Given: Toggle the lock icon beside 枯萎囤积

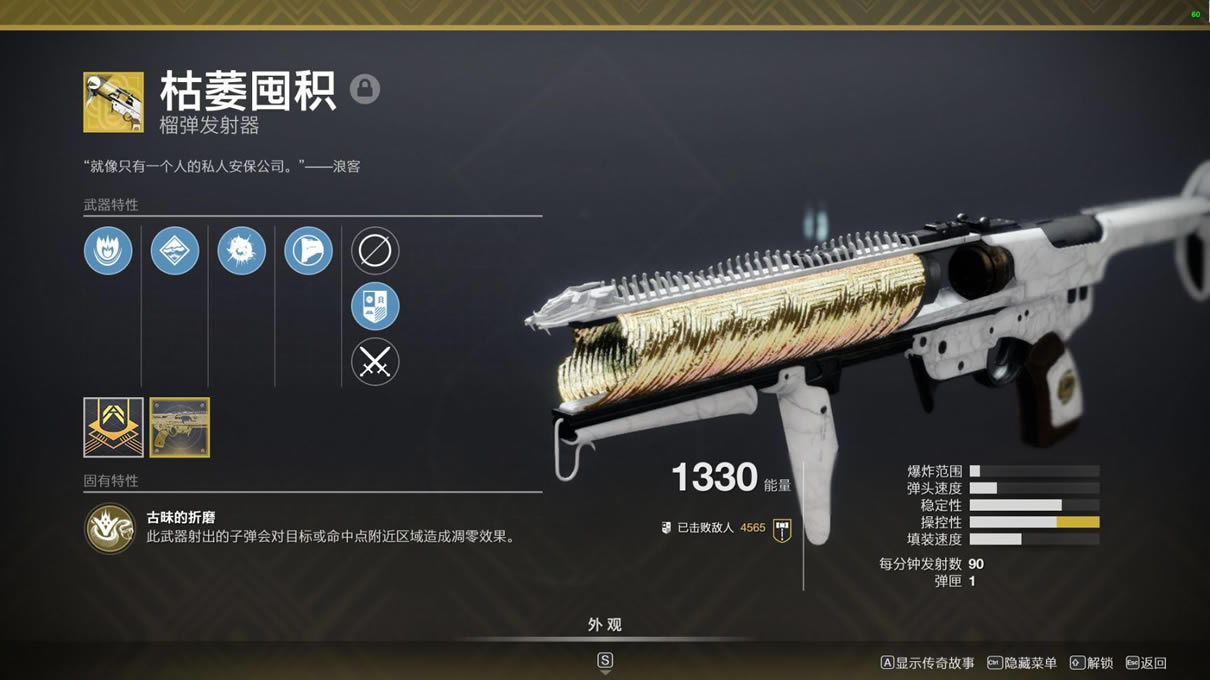Looking at the screenshot, I should click(365, 89).
